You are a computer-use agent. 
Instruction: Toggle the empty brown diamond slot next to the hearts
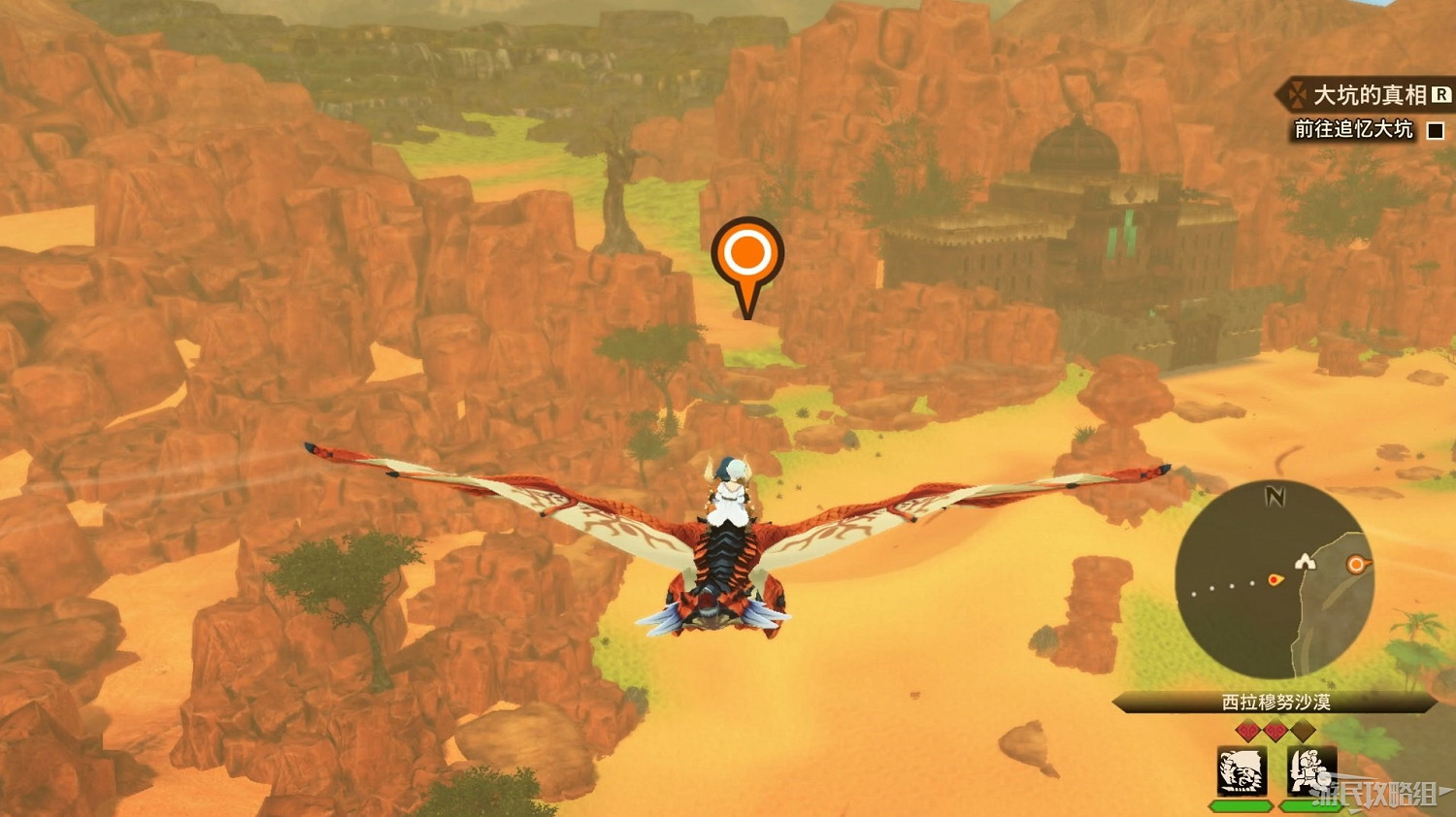(1304, 731)
